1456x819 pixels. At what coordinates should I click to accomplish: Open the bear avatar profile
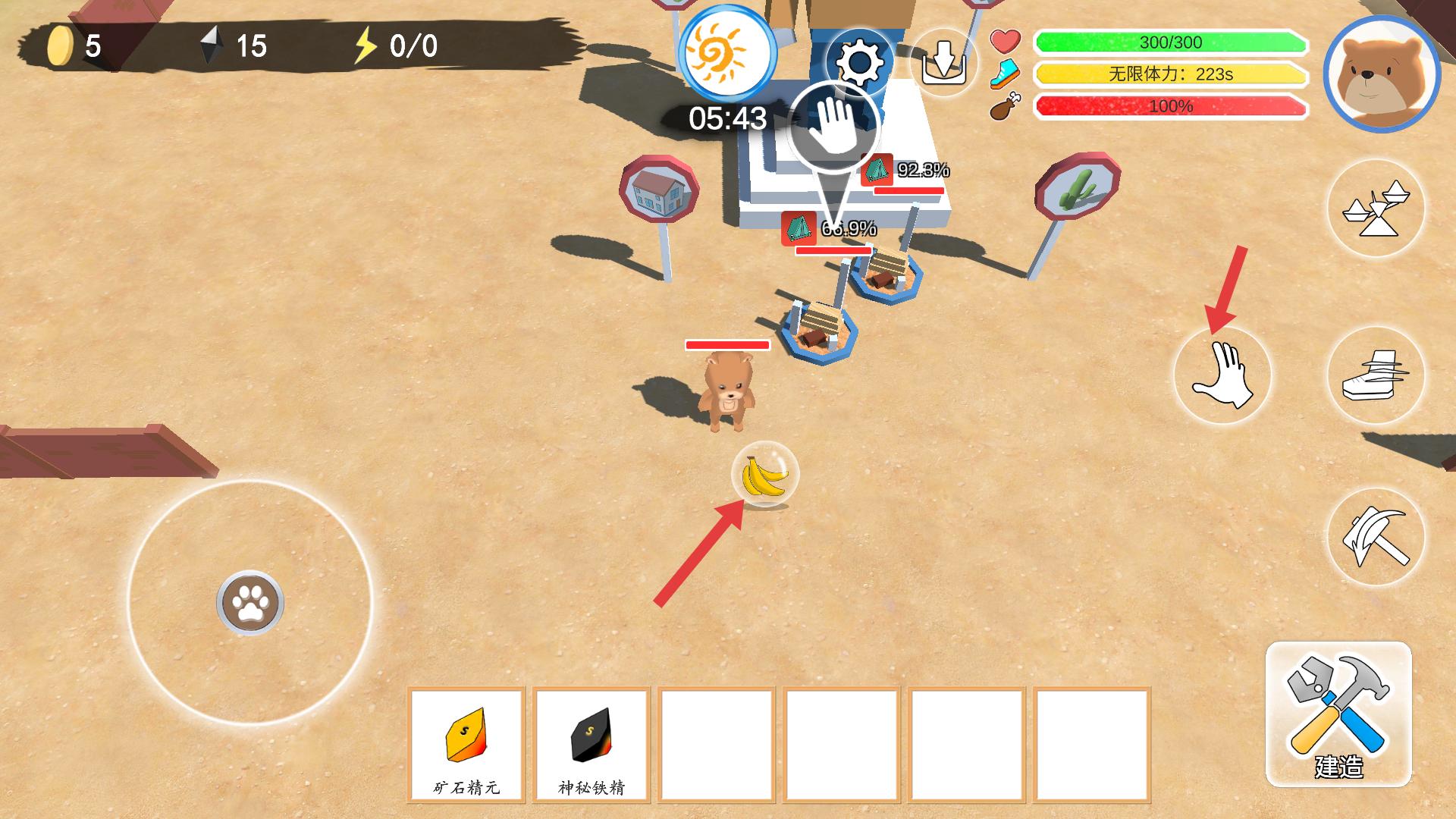[1382, 74]
